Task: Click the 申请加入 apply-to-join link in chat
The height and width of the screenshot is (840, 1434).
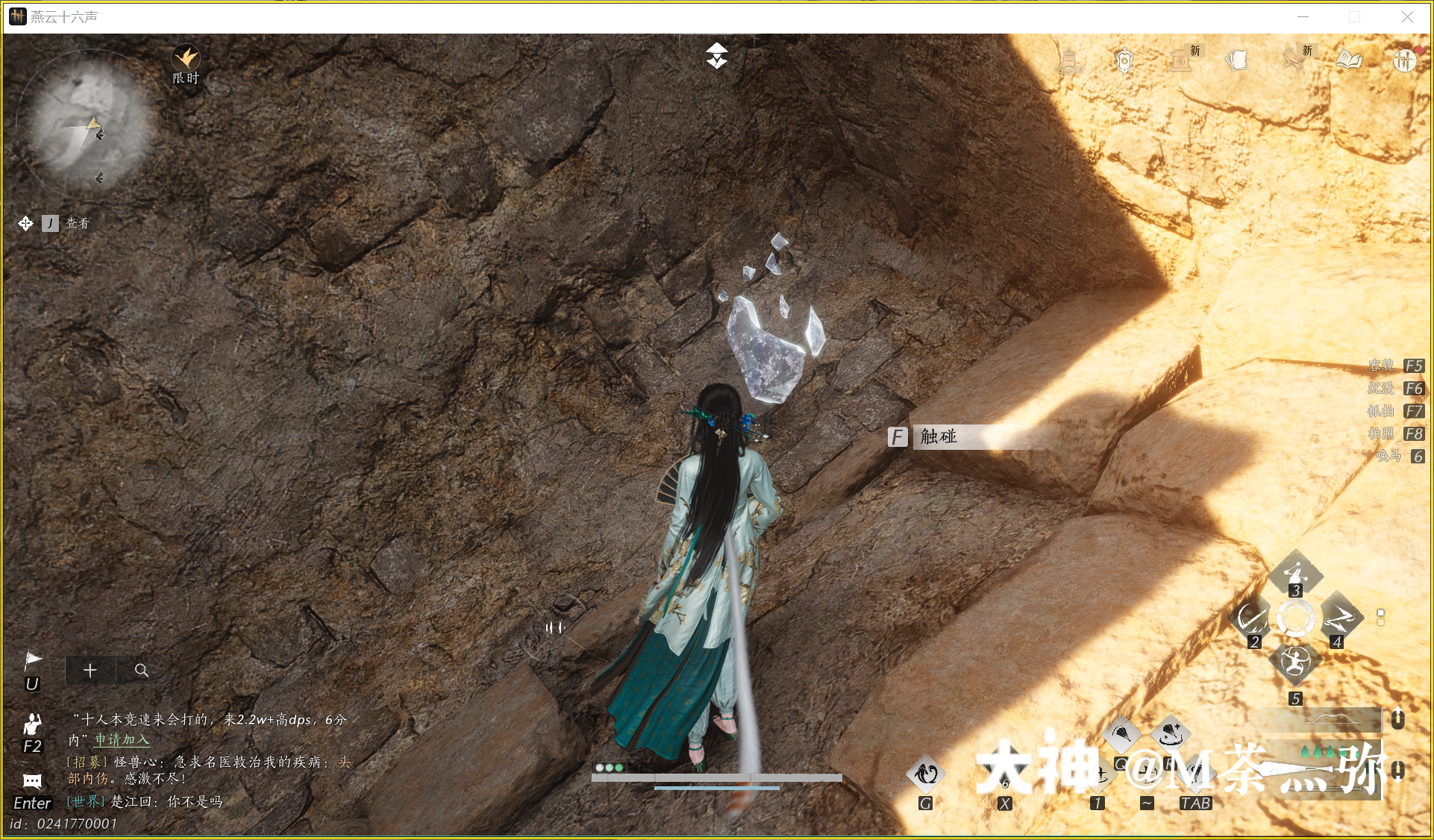Action: tap(122, 740)
